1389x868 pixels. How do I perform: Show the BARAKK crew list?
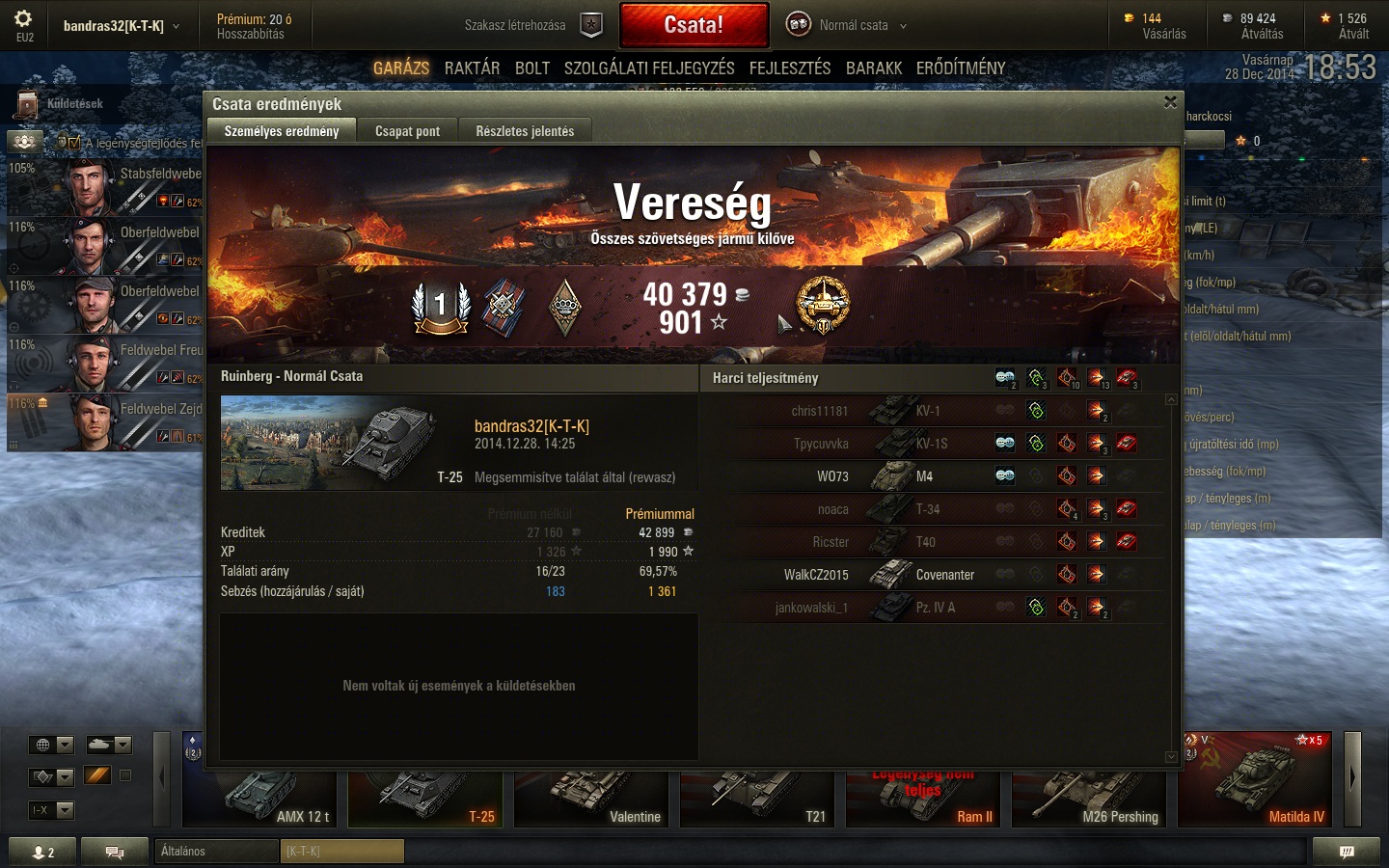point(874,68)
